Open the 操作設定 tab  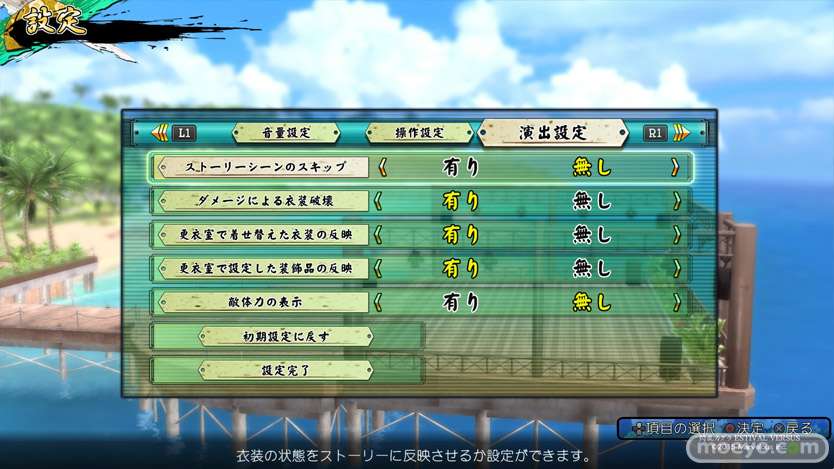coord(419,132)
